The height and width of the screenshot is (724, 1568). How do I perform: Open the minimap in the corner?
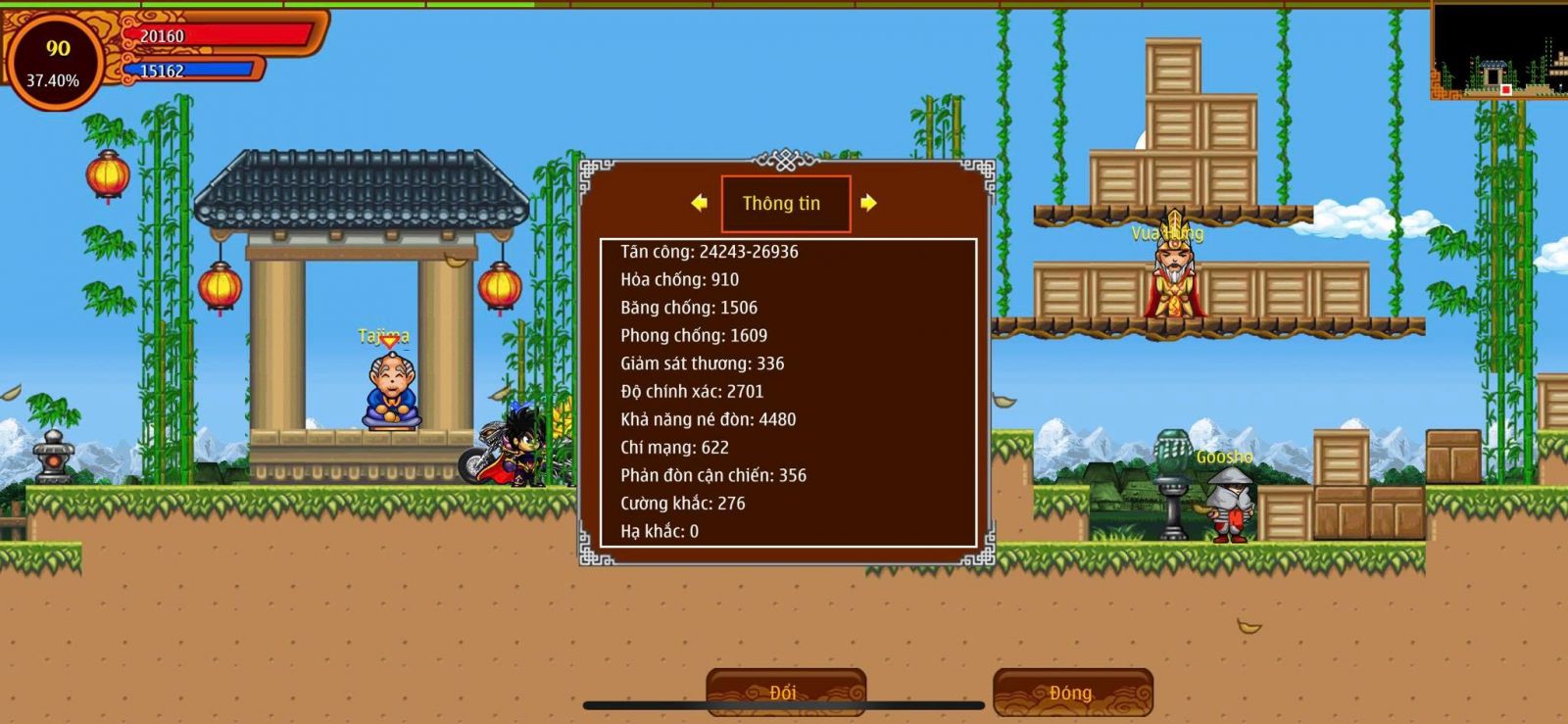[x=1498, y=50]
